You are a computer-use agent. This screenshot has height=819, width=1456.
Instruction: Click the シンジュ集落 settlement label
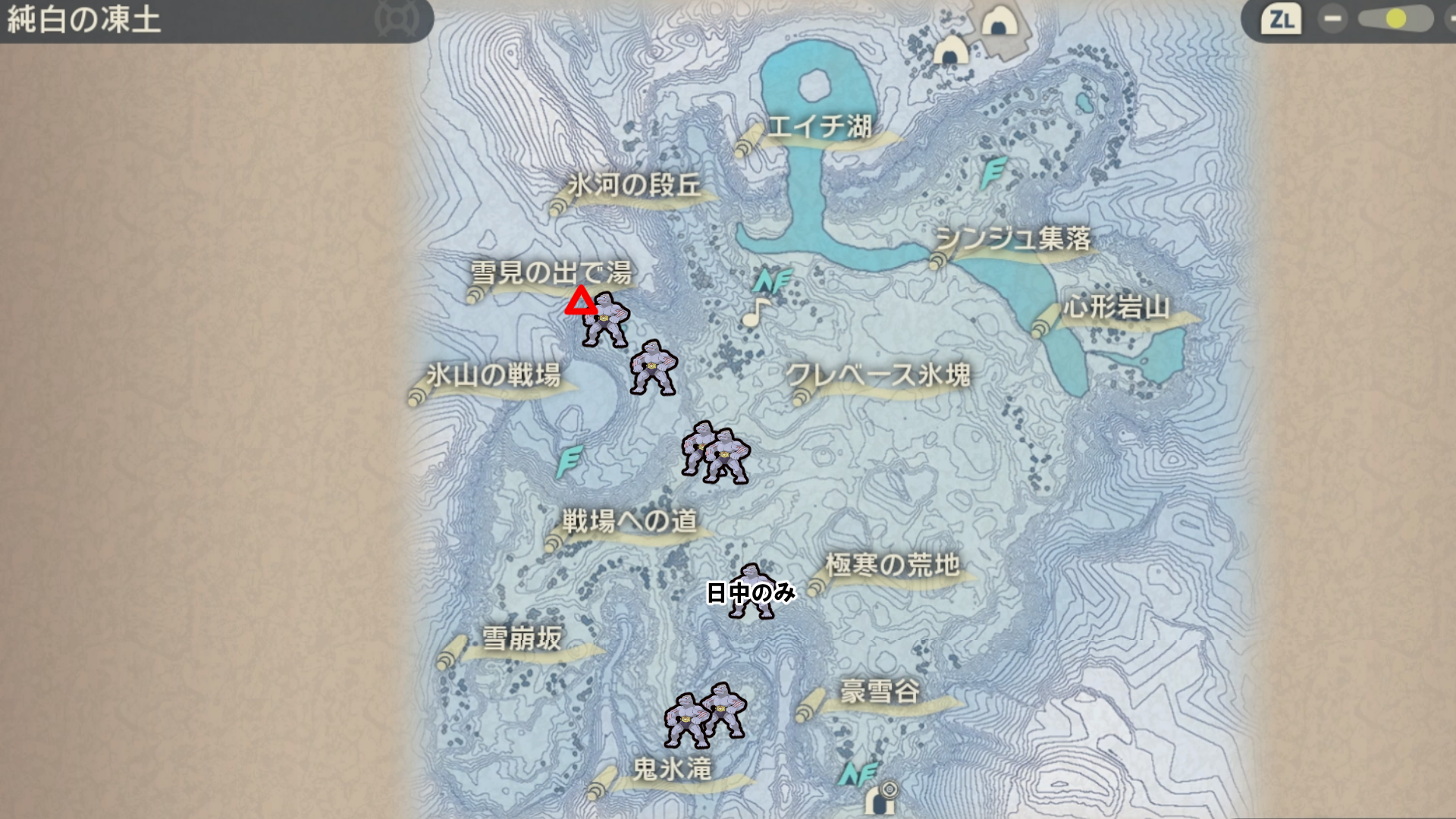coord(1013,239)
